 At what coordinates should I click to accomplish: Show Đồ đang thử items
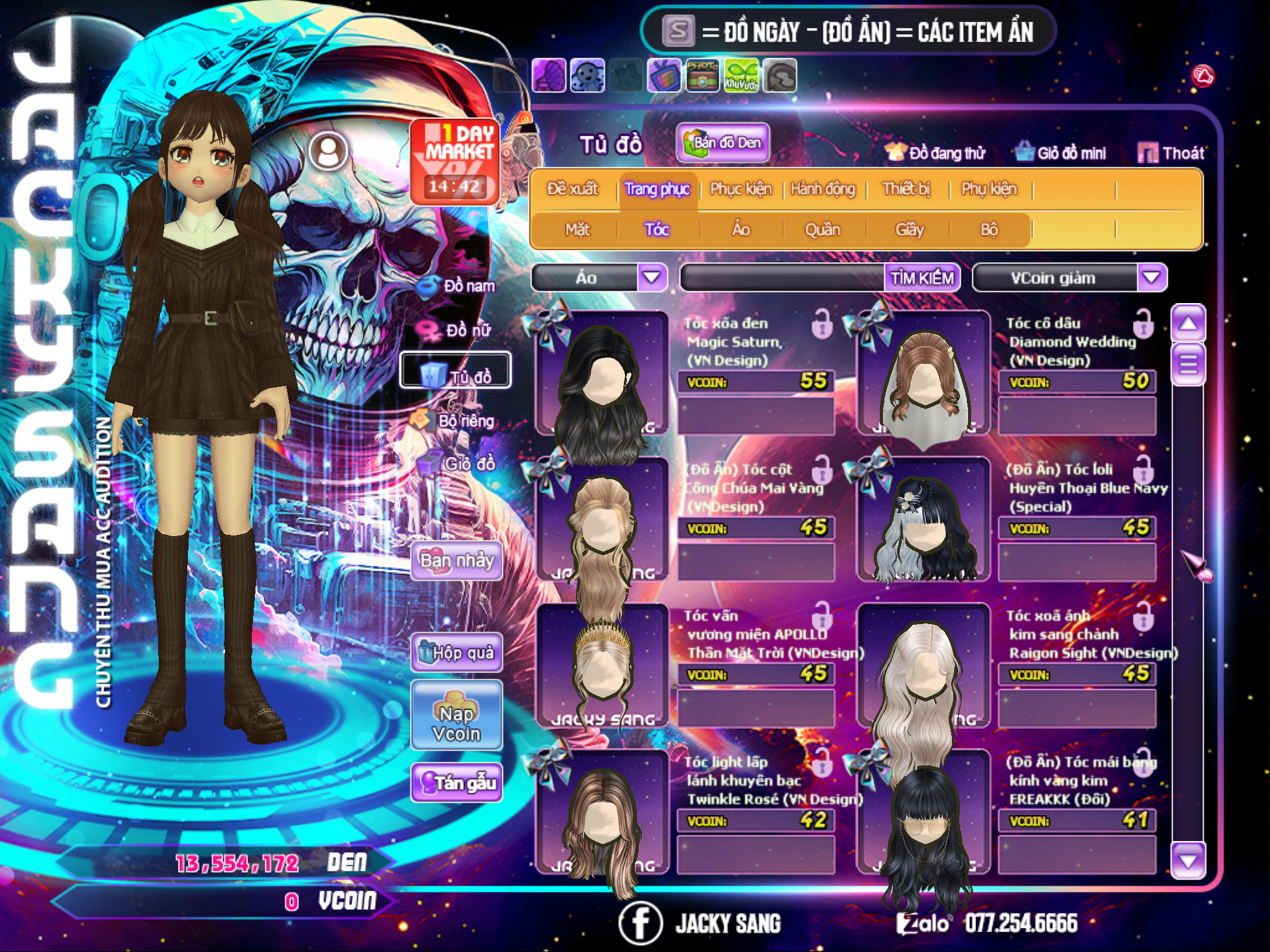click(x=935, y=153)
